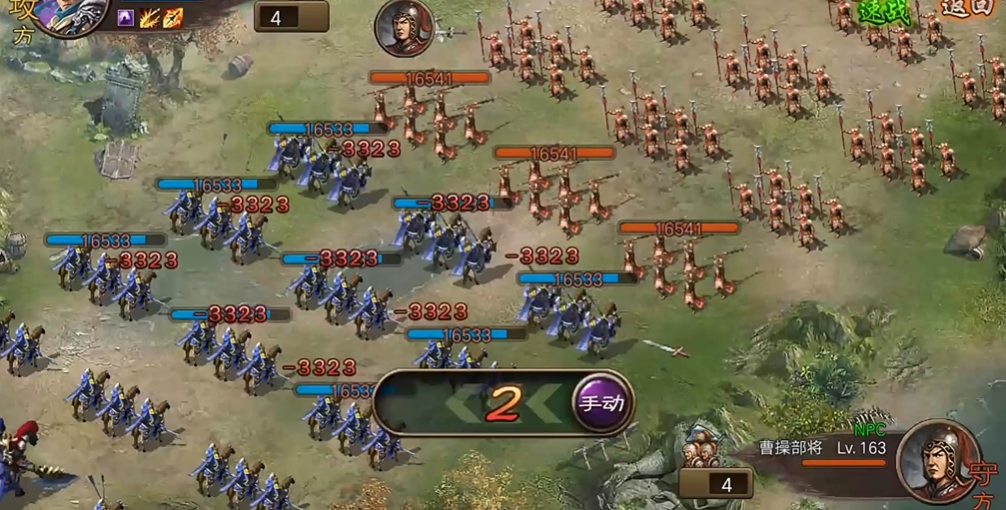Switch to manual mode with the 手动 button
Viewport: 1006px width, 510px height.
point(602,403)
